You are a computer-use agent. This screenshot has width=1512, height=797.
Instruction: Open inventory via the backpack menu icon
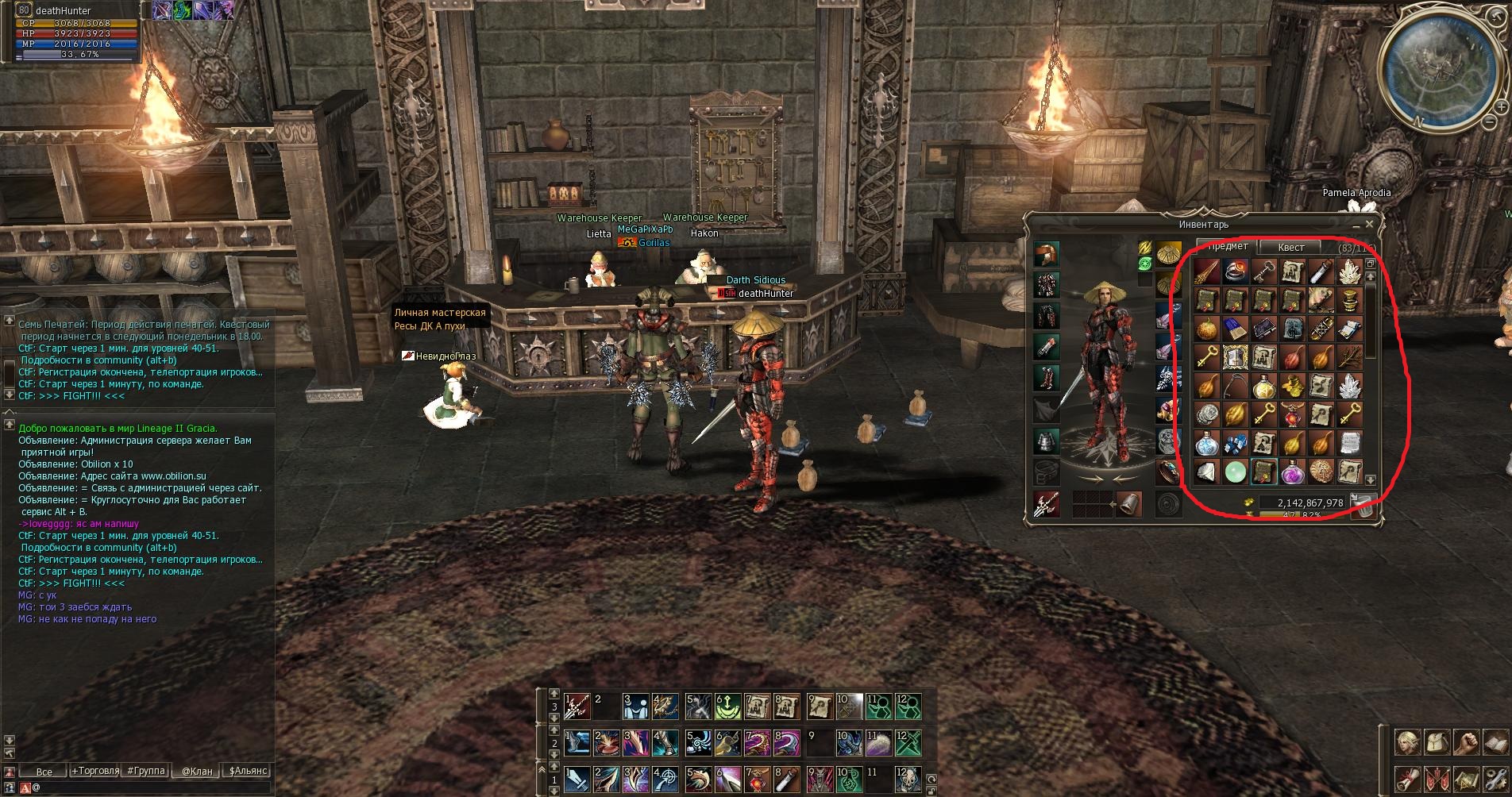click(1437, 743)
